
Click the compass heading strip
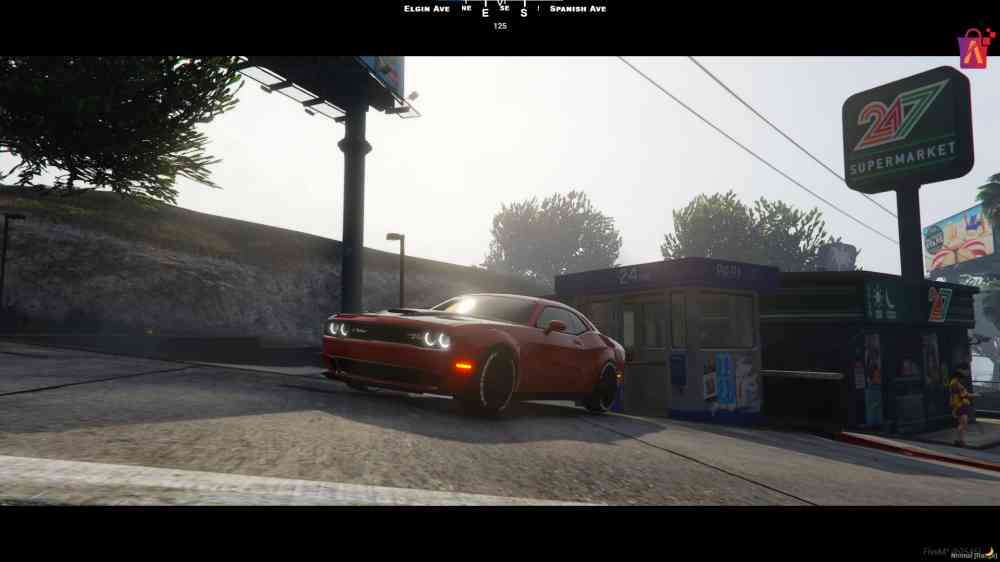[x=499, y=9]
